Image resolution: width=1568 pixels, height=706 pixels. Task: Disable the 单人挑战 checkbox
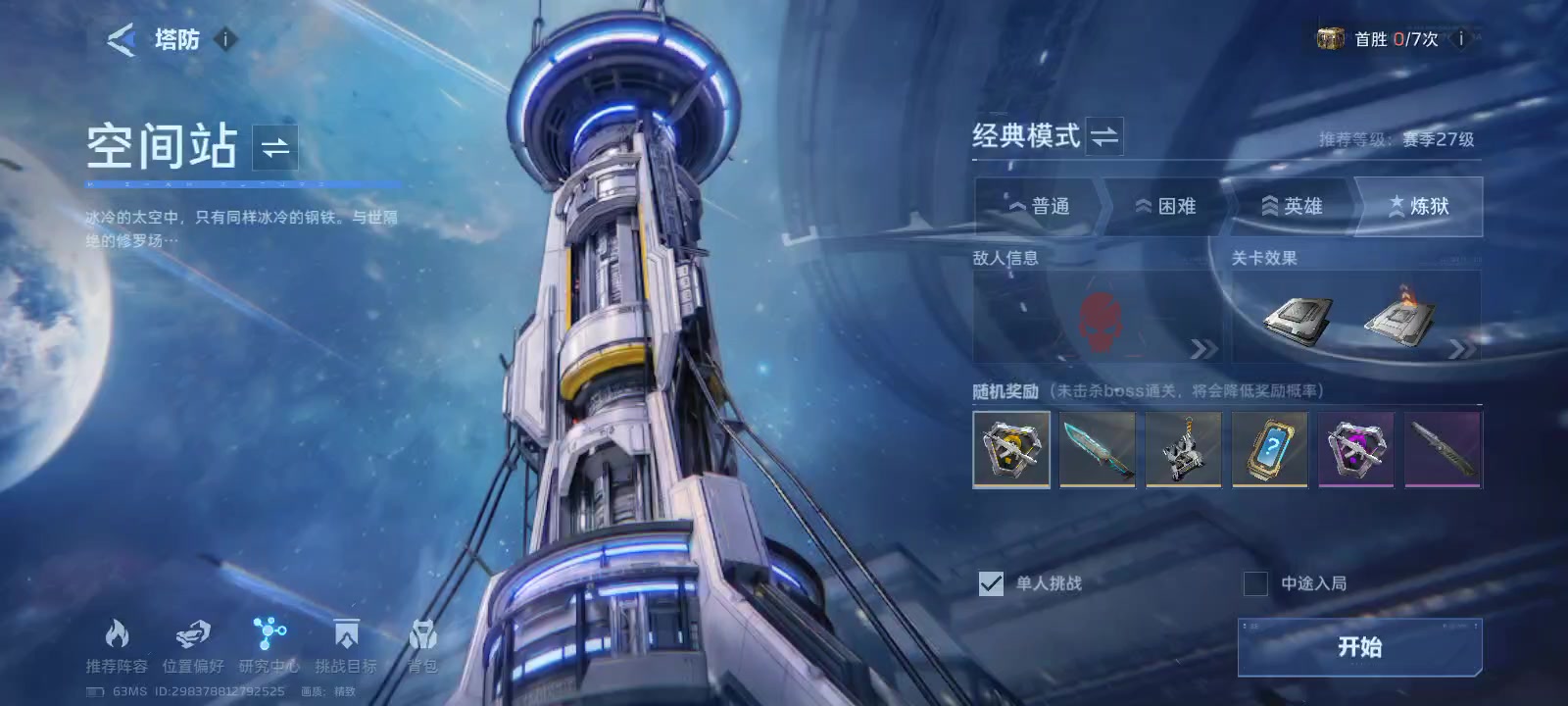pos(990,583)
